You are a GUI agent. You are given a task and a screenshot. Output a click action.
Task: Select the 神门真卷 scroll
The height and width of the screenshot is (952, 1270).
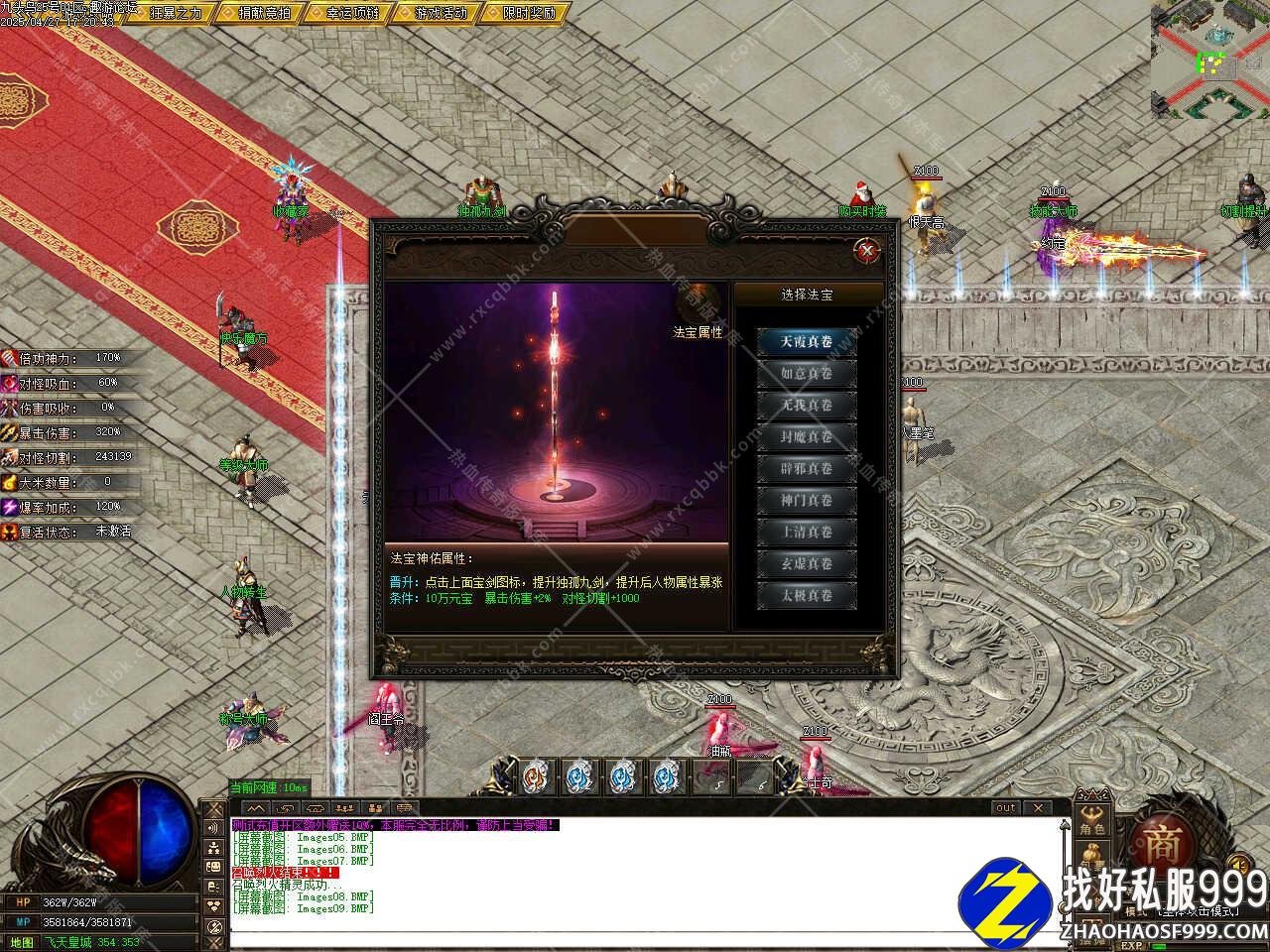coord(806,501)
